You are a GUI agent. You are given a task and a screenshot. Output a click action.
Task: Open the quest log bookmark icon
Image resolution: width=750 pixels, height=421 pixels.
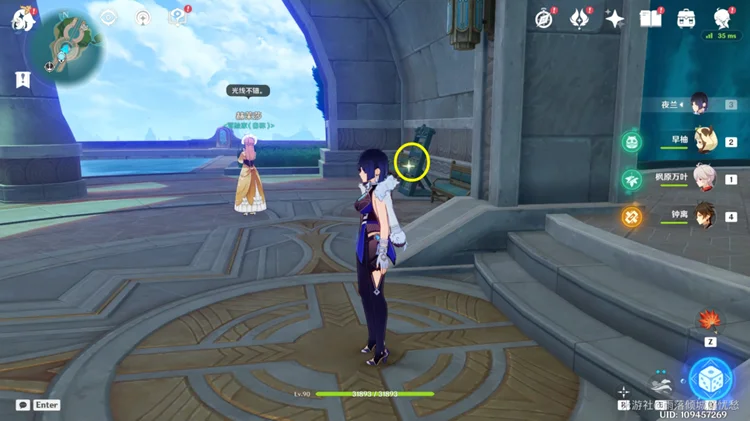[x=21, y=78]
